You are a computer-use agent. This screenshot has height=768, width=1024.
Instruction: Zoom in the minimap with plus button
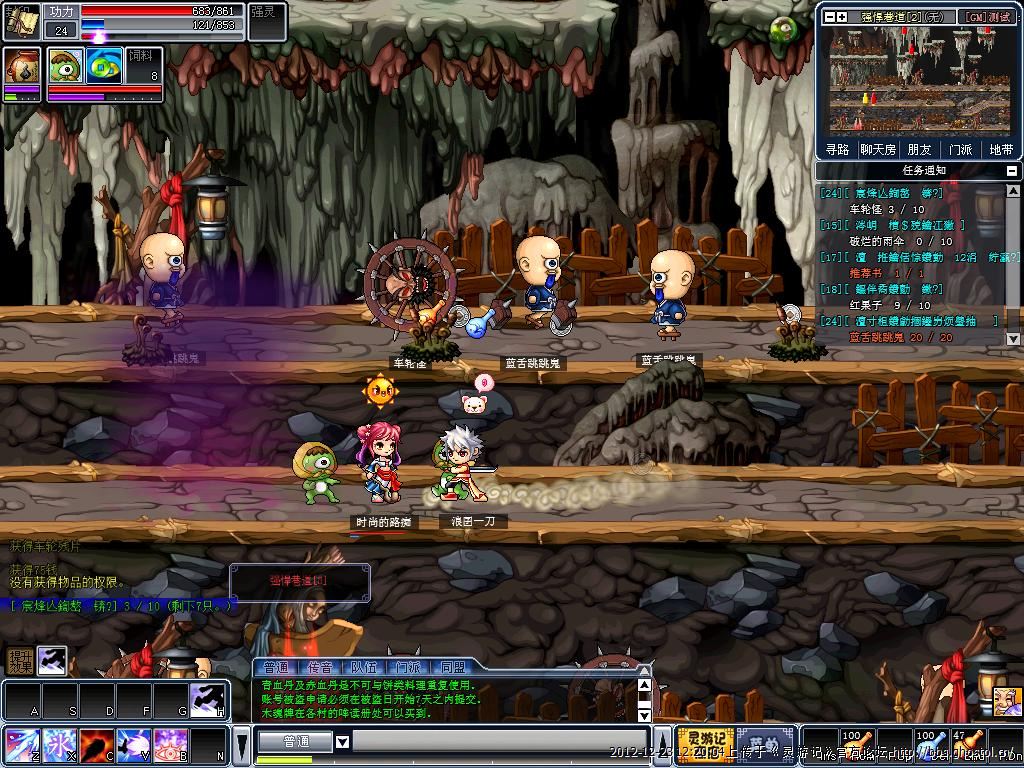(x=842, y=17)
